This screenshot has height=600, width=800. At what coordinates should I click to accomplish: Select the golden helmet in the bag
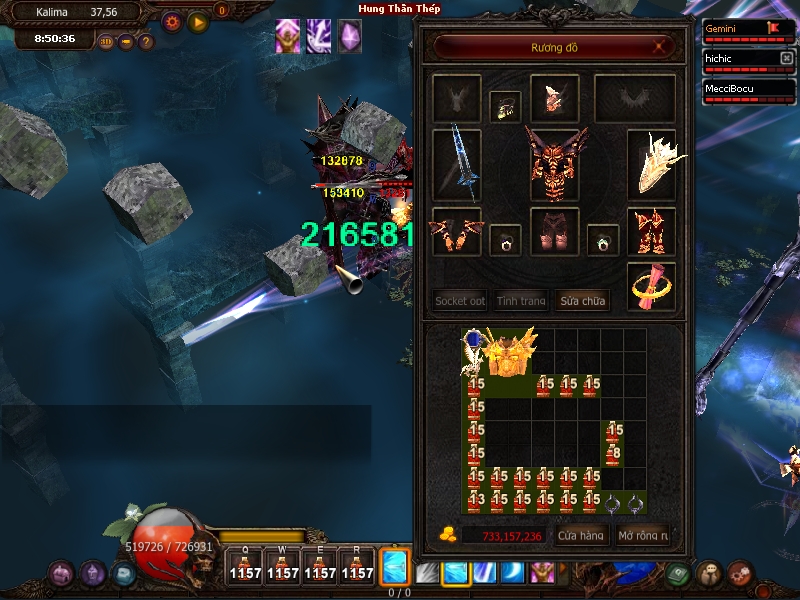510,352
